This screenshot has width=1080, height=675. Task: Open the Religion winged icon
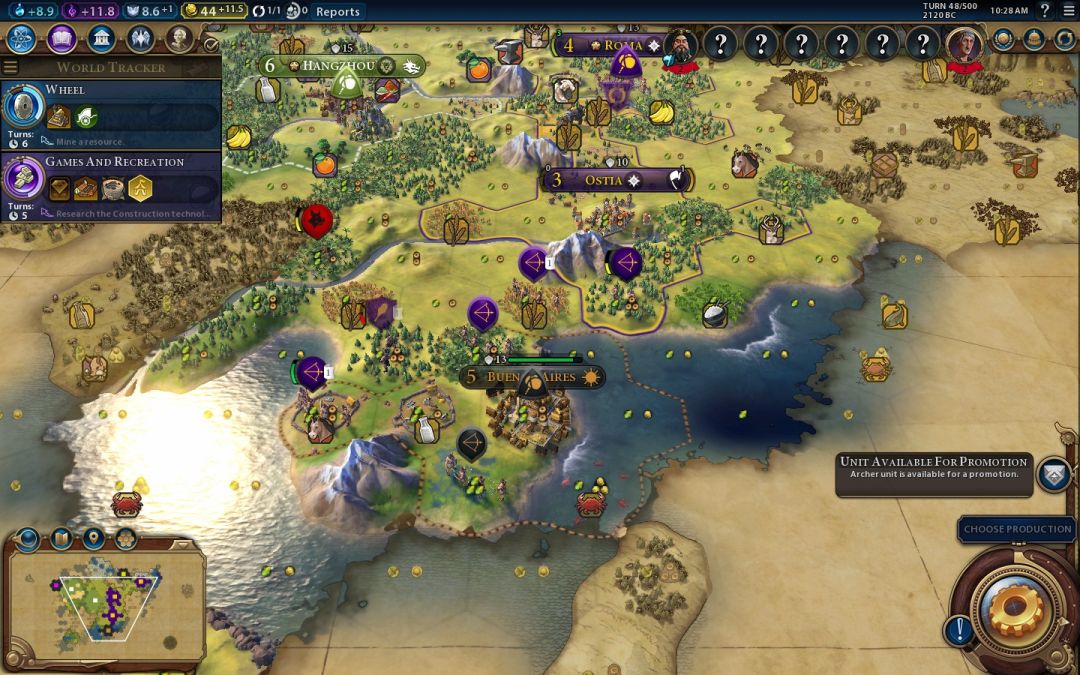point(139,39)
